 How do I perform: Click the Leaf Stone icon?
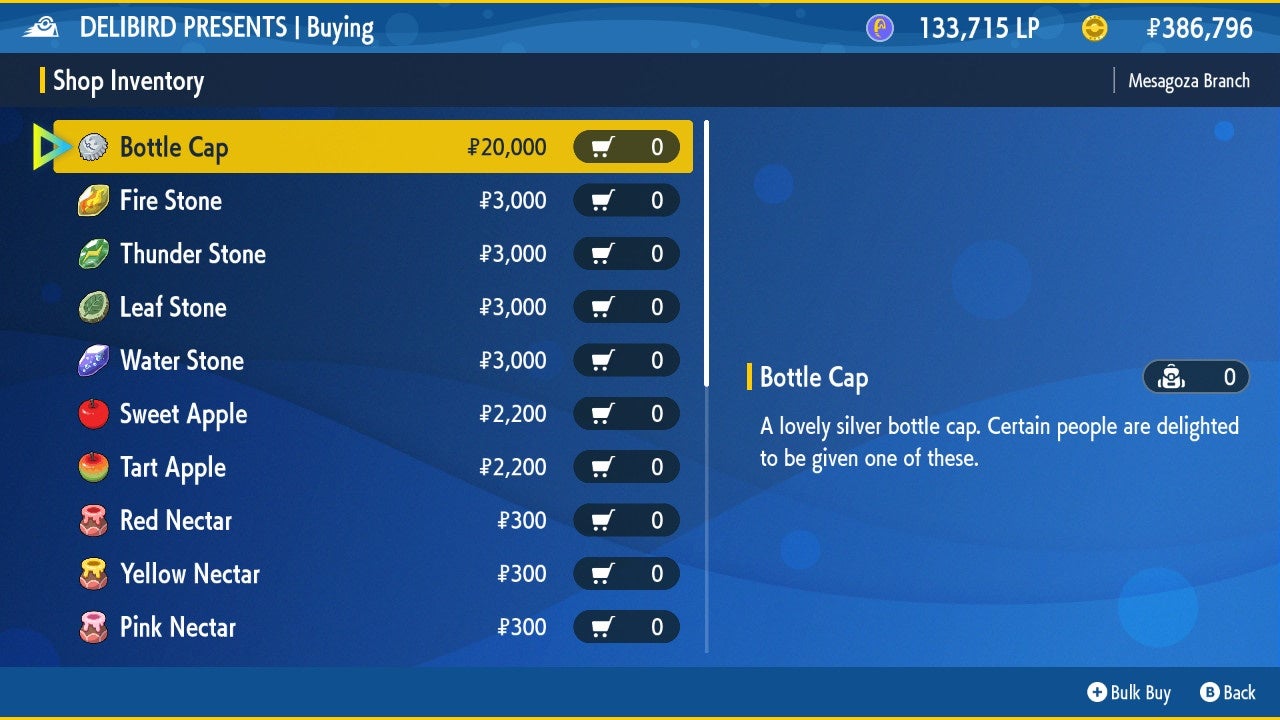click(92, 307)
